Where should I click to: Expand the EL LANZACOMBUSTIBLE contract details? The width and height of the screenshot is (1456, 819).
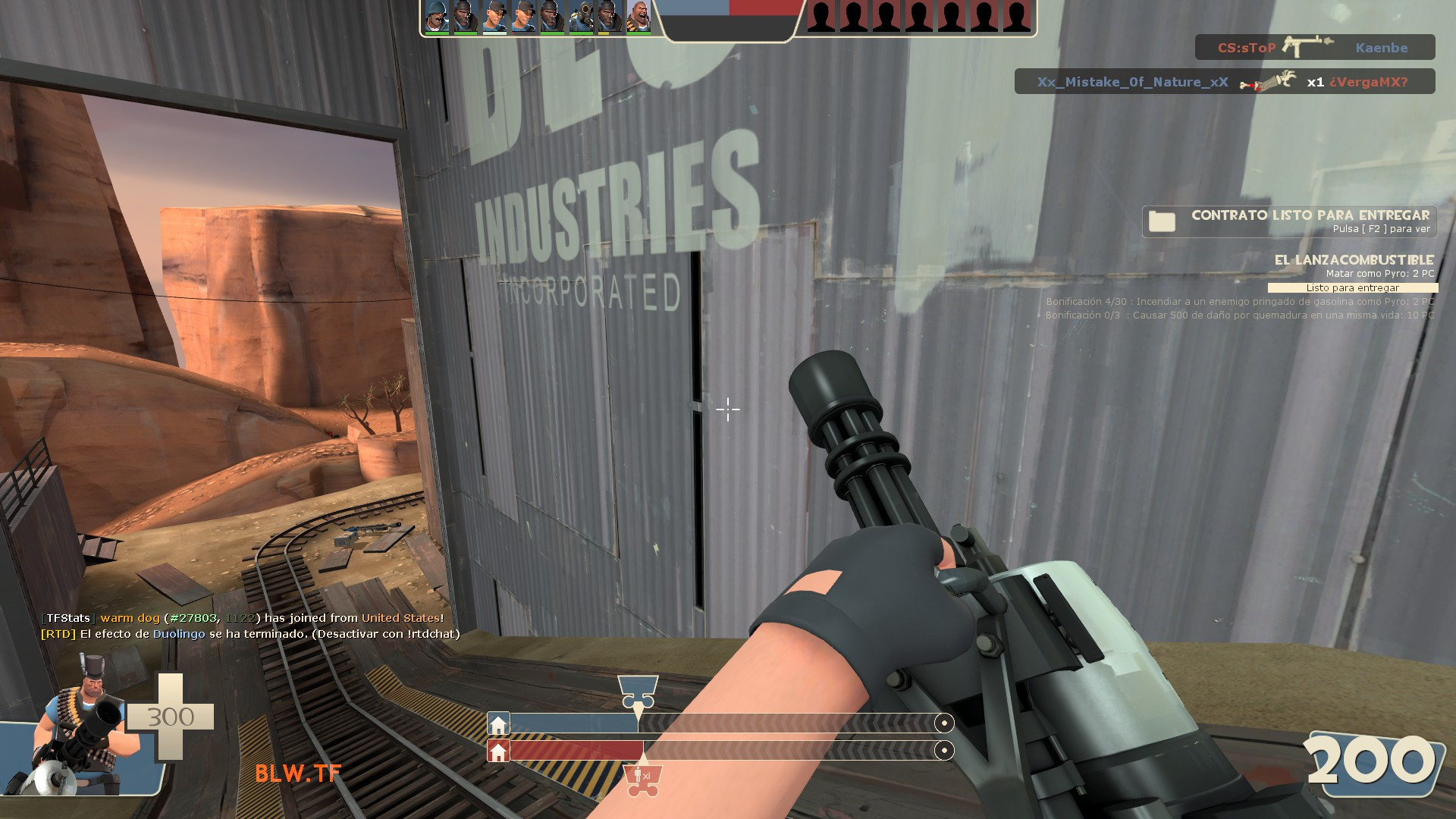(x=1354, y=258)
